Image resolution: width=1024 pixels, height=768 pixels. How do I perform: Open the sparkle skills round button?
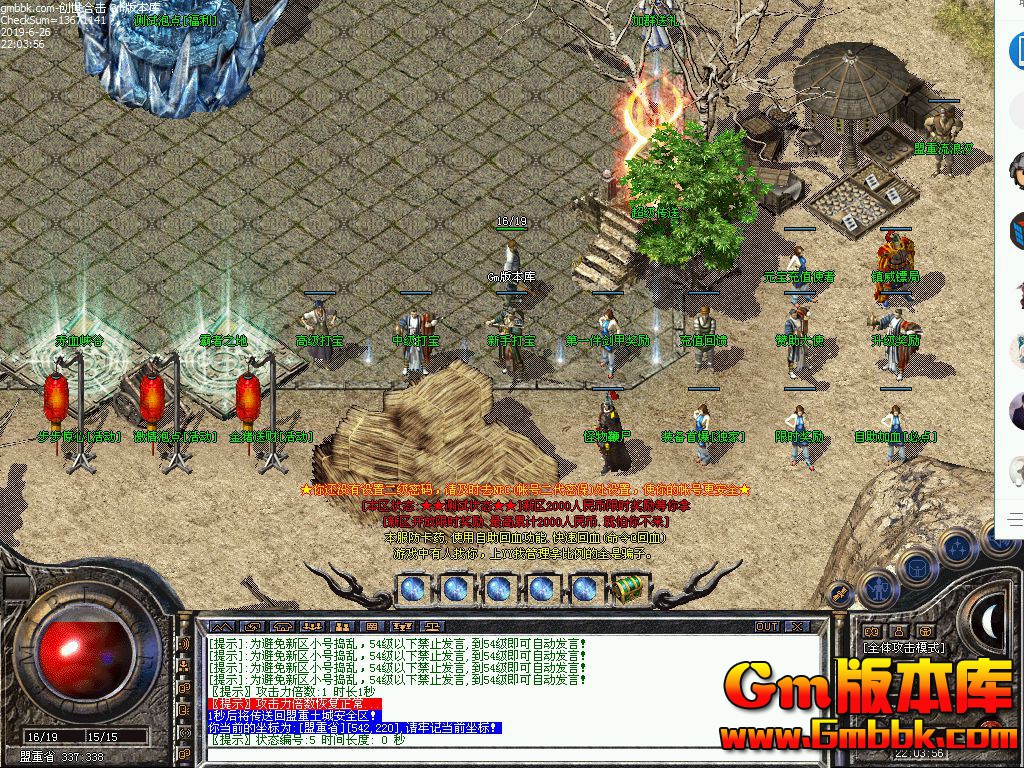[958, 547]
